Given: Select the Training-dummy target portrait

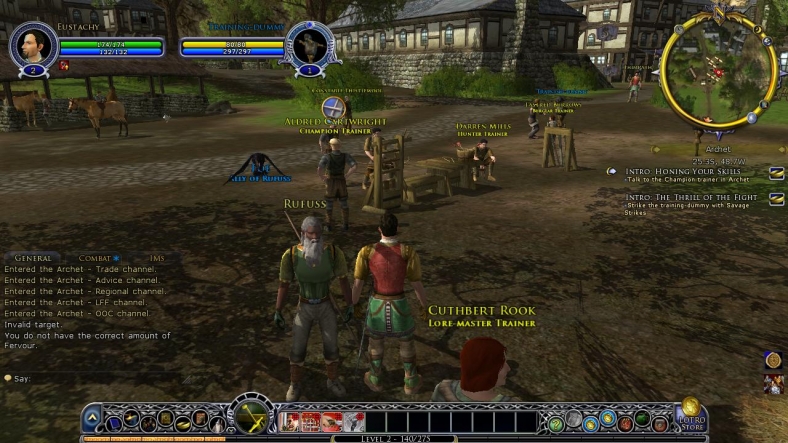Looking at the screenshot, I should (x=308, y=45).
